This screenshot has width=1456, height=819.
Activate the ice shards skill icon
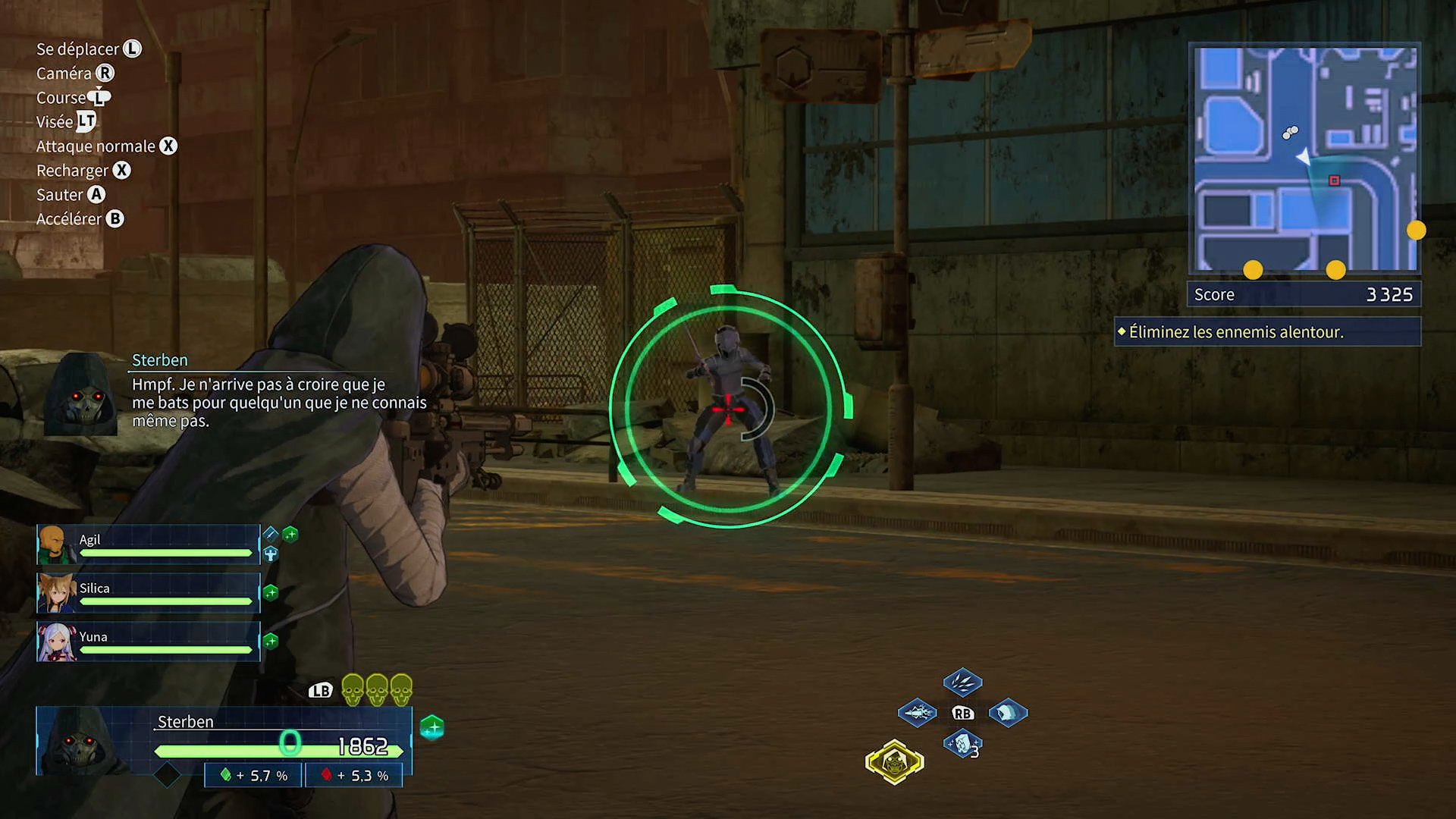[x=962, y=682]
